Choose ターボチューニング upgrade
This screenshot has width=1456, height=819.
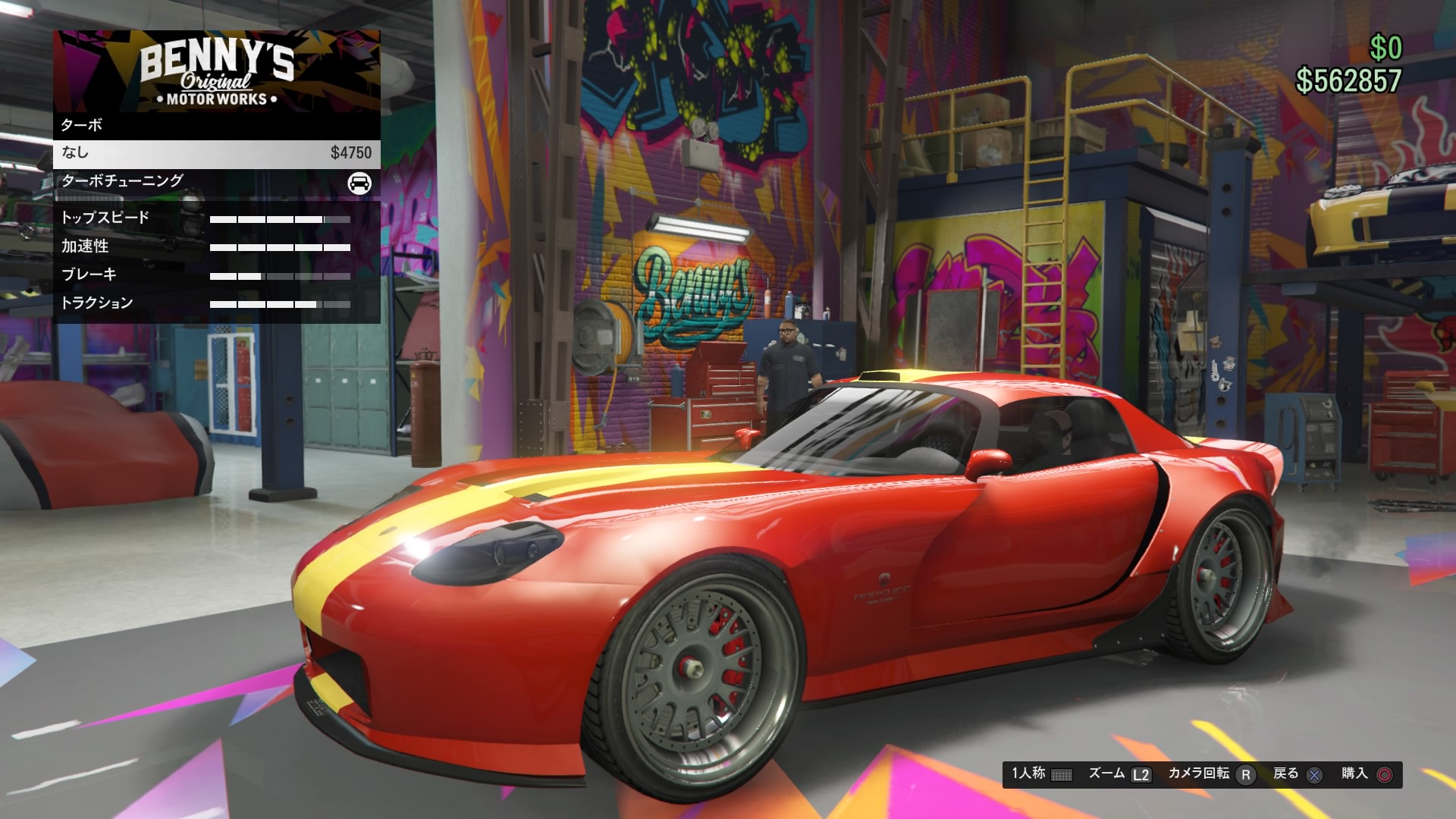coord(216,181)
